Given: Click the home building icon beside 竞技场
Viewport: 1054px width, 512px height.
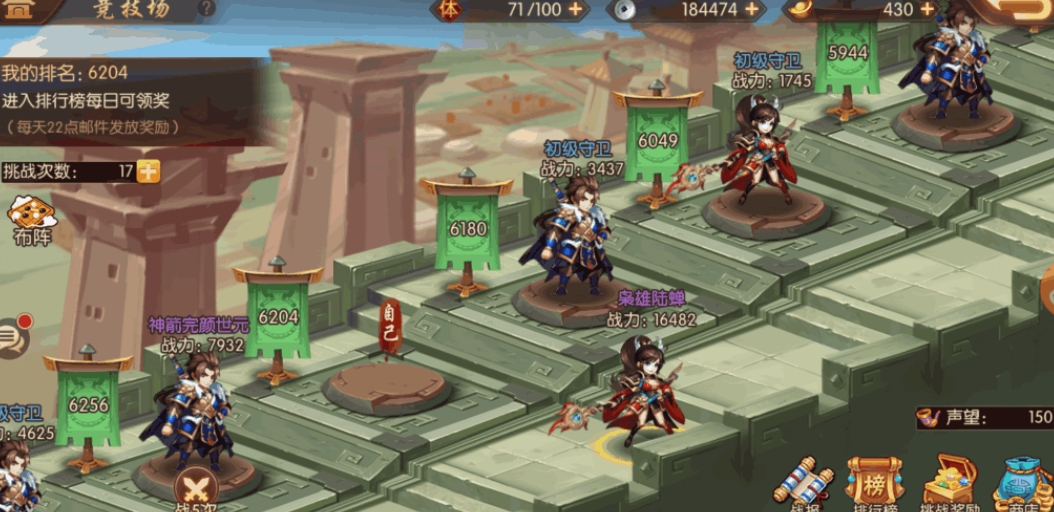Looking at the screenshot, I should click(19, 9).
